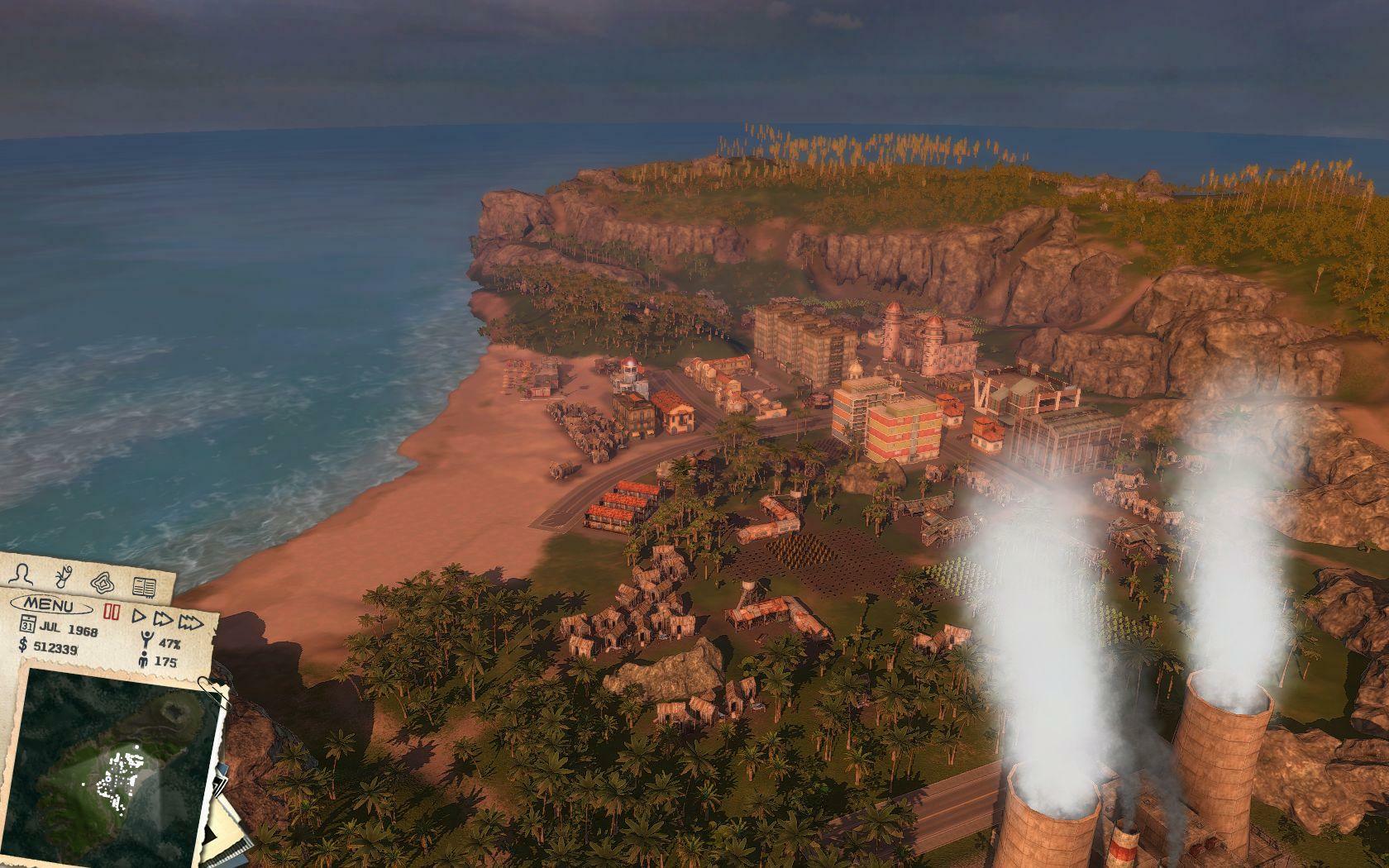Select the fastest speed triple-arrow icon
The width and height of the screenshot is (1389, 868).
coord(190,622)
